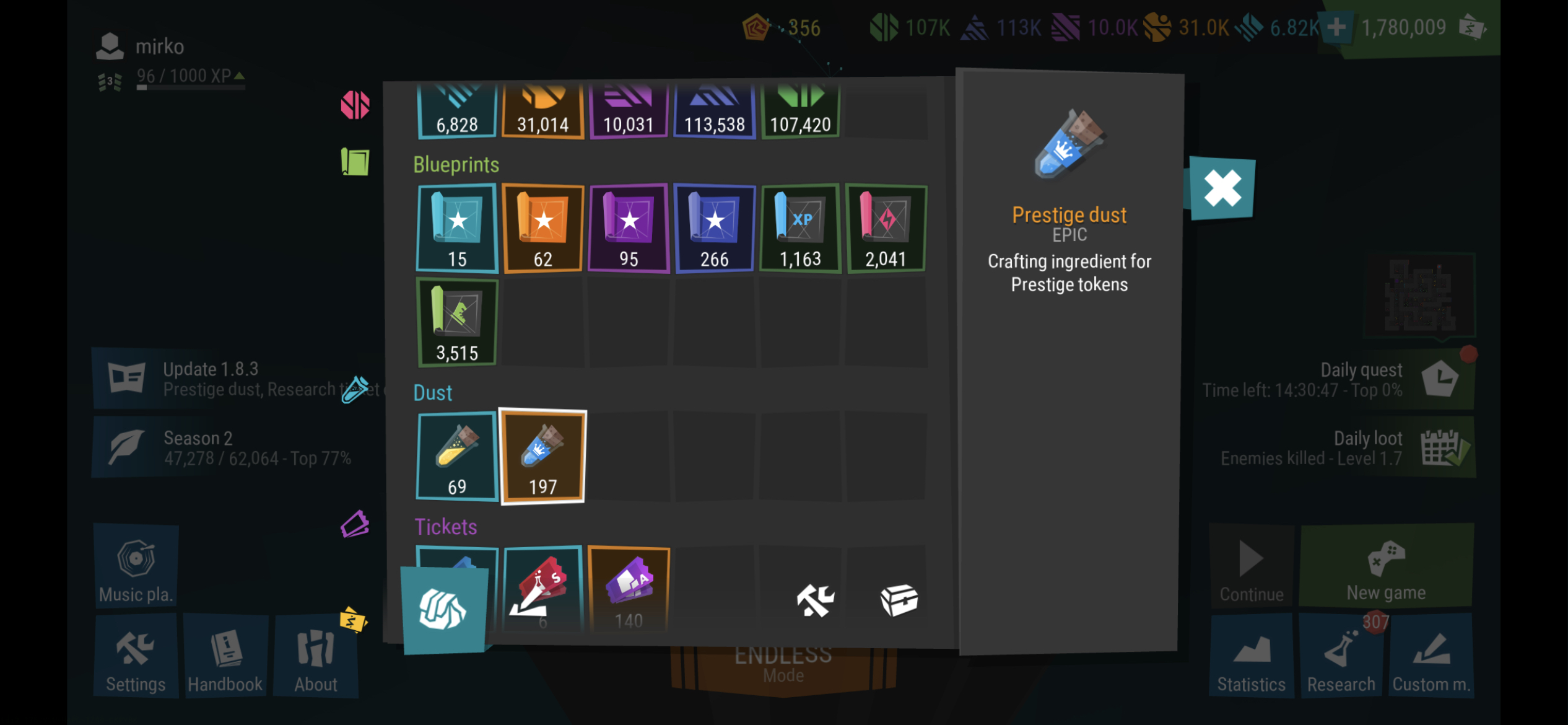Start a New game
The width and height of the screenshot is (1568, 725).
(x=1386, y=568)
